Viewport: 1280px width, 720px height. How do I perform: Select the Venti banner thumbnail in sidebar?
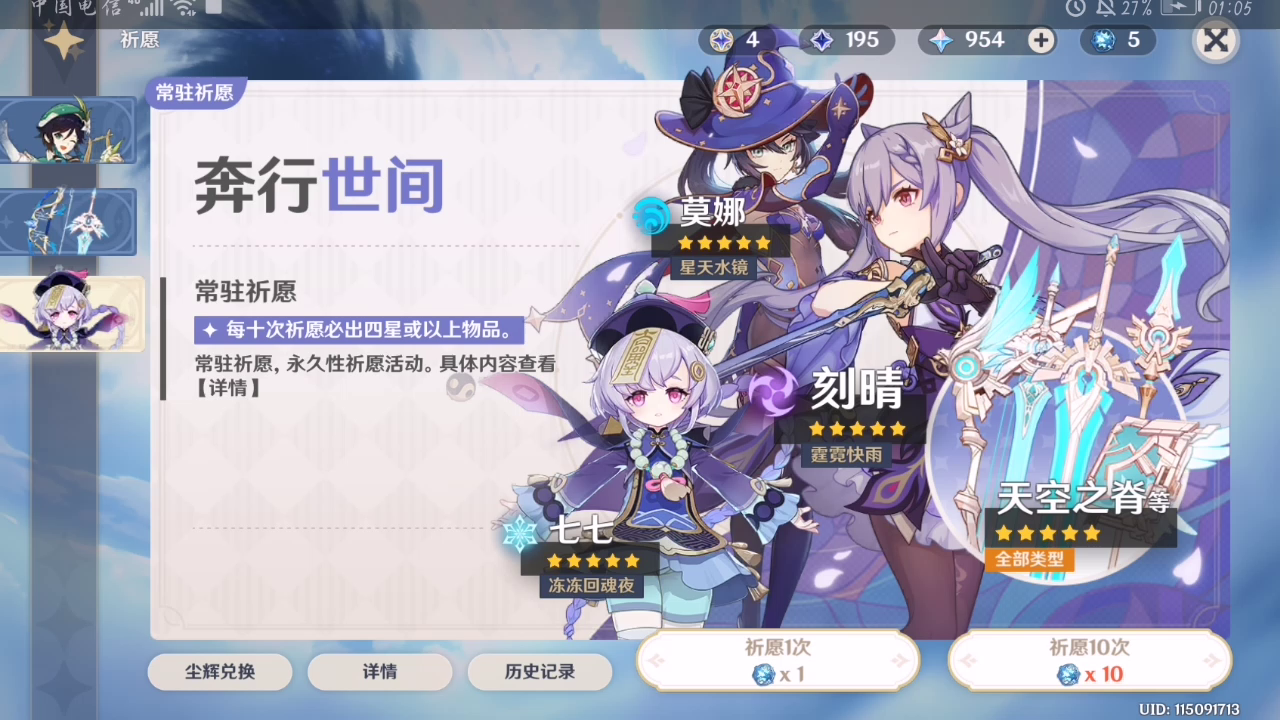(x=67, y=131)
